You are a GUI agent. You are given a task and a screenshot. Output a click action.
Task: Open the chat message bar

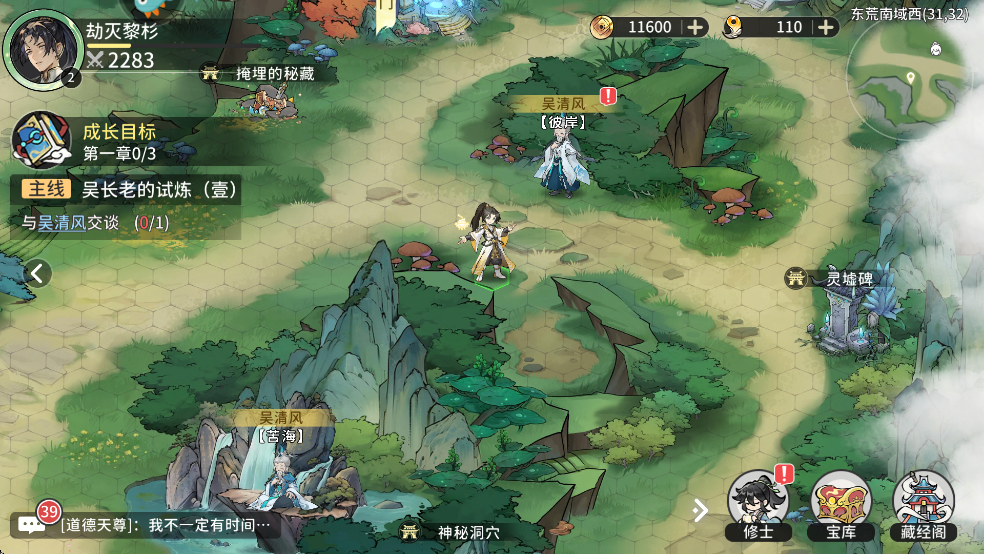click(x=150, y=524)
